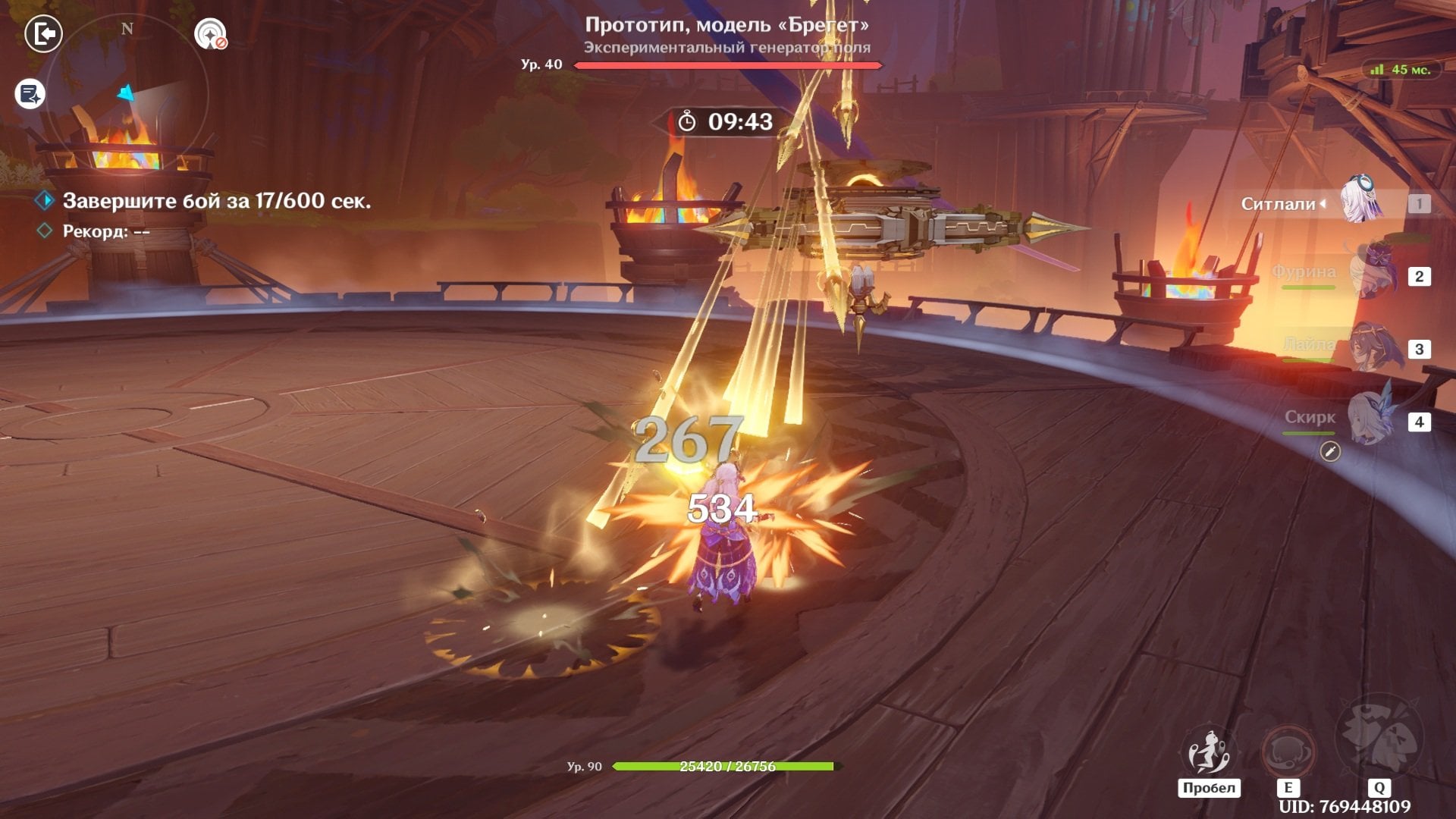Activate the elemental skill icon
Screen dimensions: 1456x819
coord(1287,752)
